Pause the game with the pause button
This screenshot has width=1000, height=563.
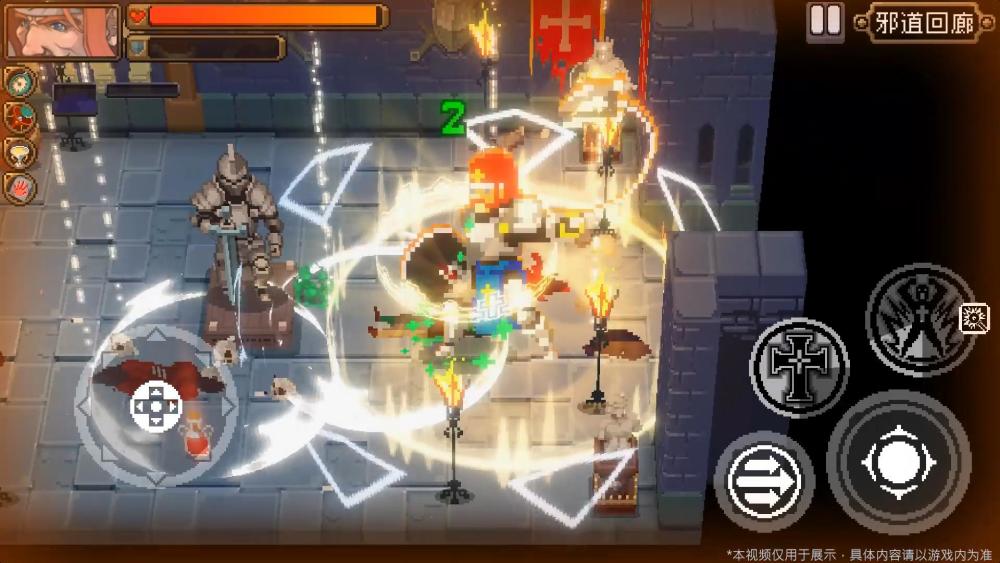pyautogui.click(x=825, y=21)
